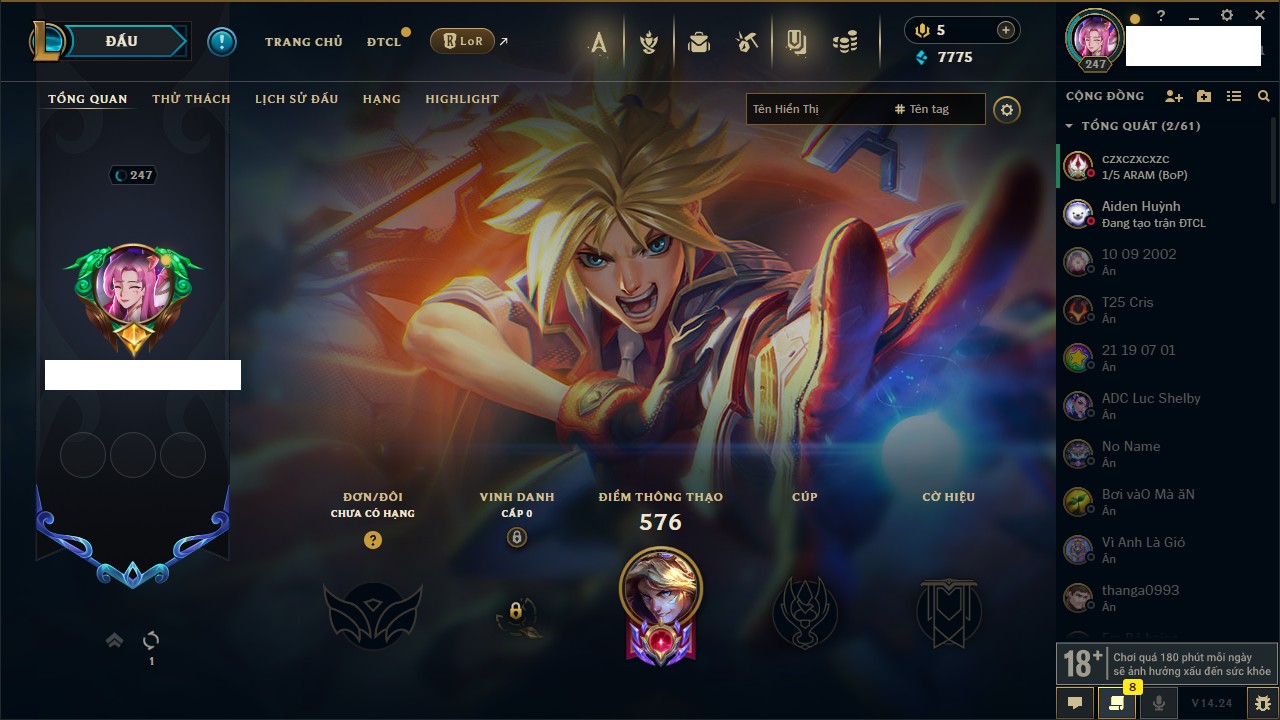The height and width of the screenshot is (720, 1280).
Task: Open profile settings gear icon
Action: [x=1007, y=109]
